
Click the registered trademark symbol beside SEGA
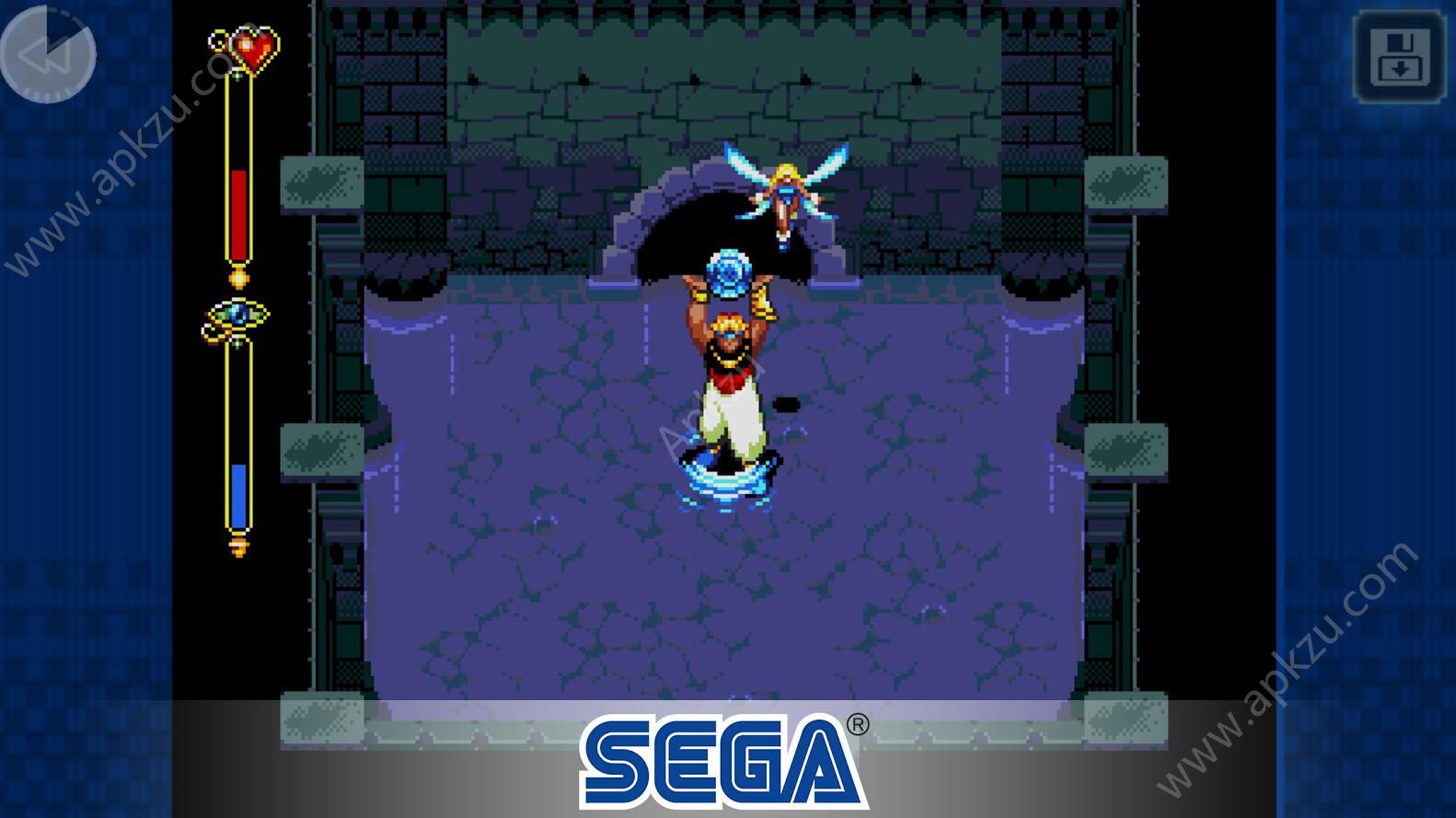[x=856, y=724]
